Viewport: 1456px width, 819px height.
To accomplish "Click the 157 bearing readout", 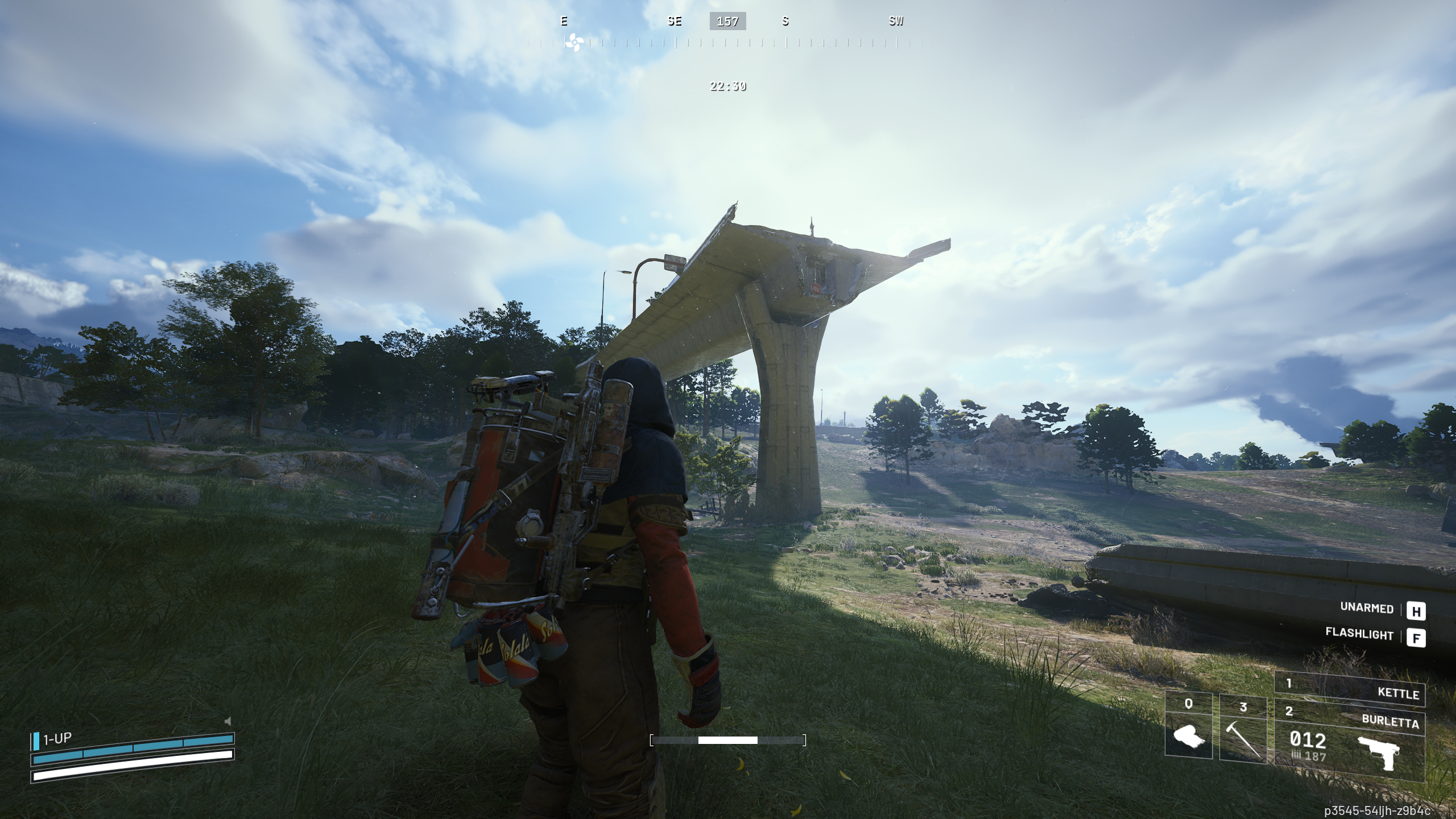I will pos(728,22).
